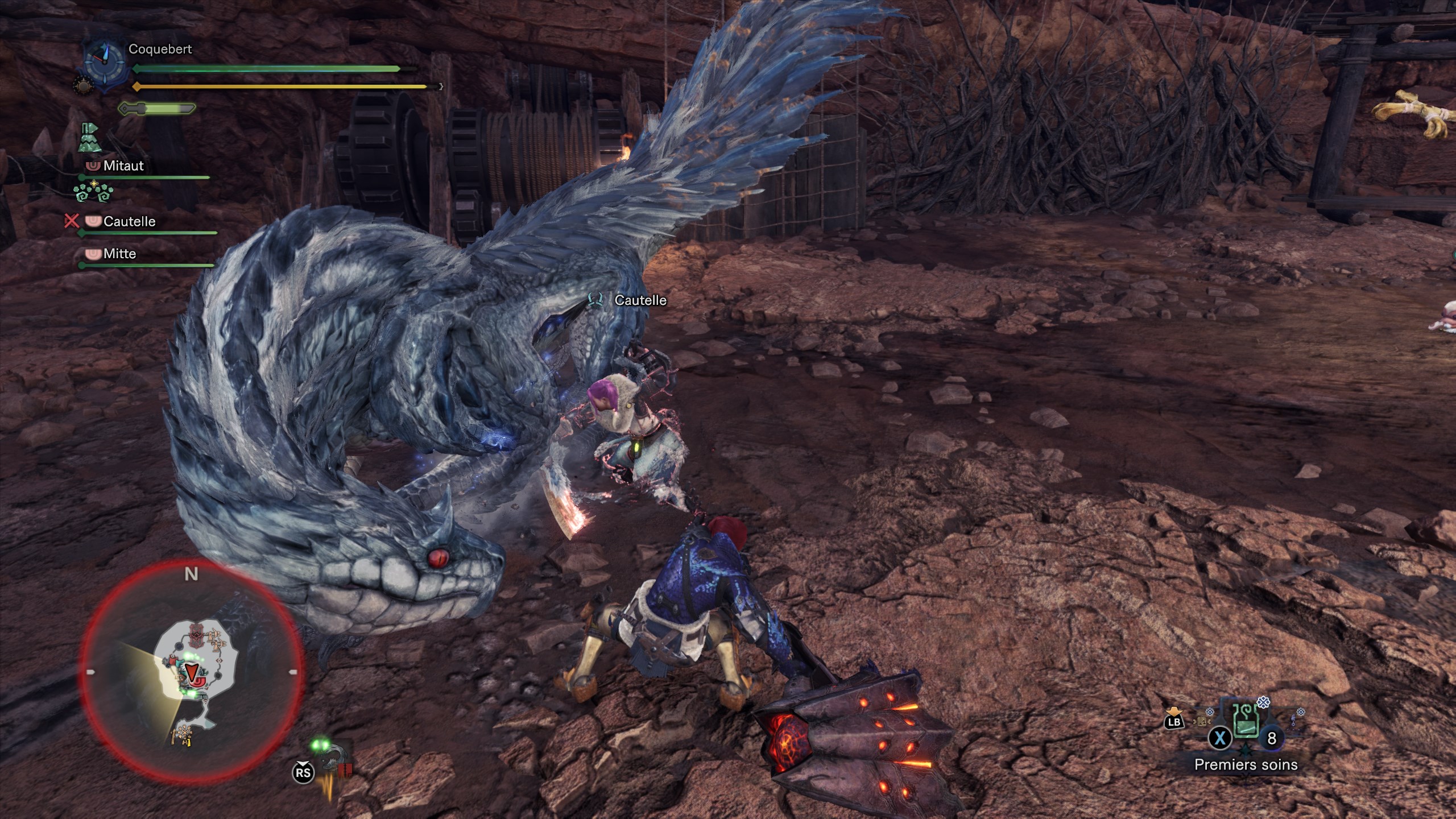Select party member Mitaut

(123, 166)
